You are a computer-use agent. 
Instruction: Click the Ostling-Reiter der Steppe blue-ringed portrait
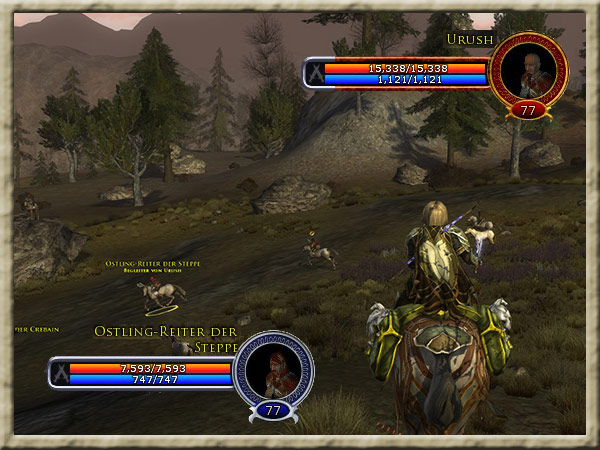pos(273,369)
